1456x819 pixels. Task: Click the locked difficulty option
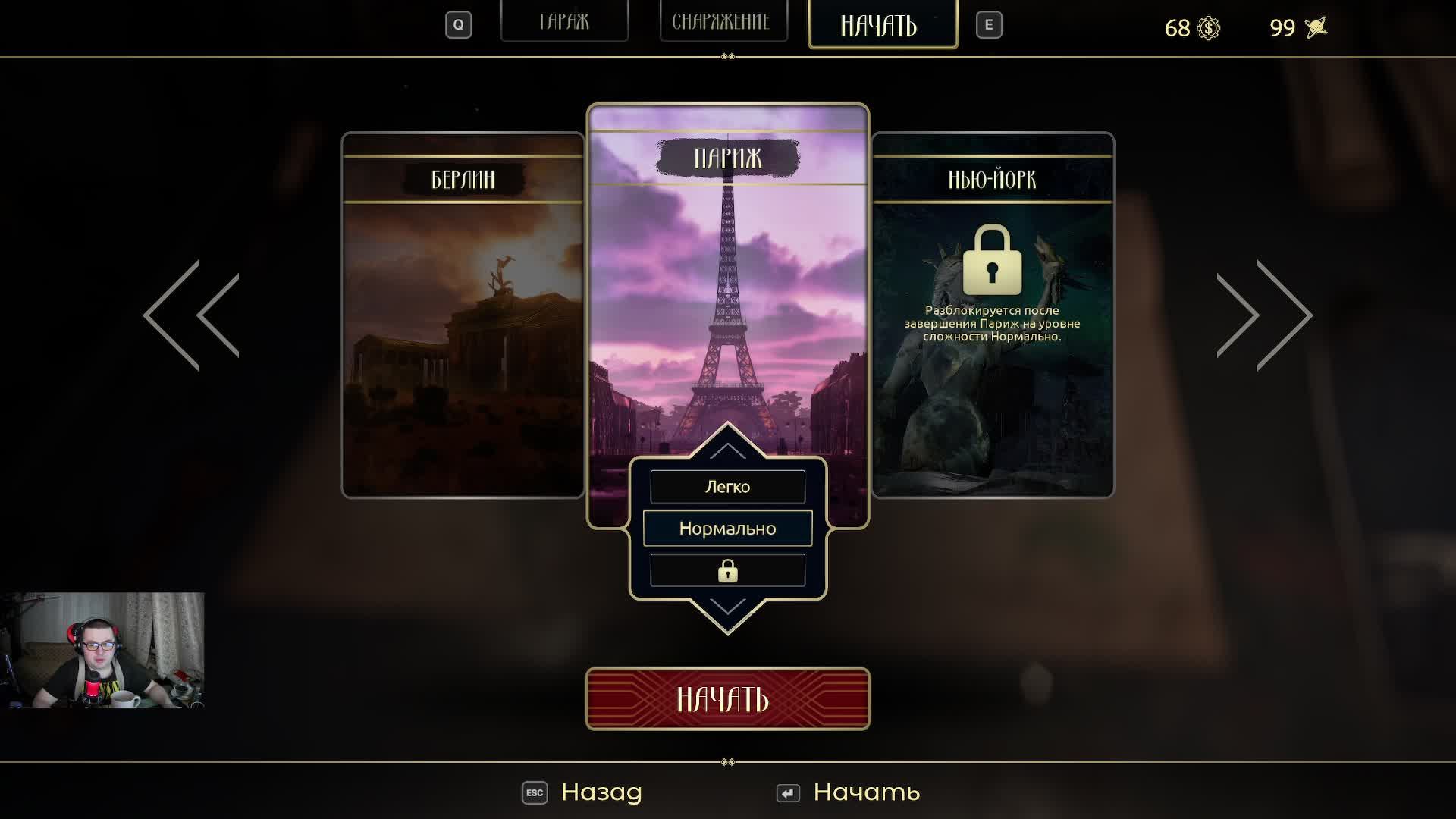tap(727, 570)
